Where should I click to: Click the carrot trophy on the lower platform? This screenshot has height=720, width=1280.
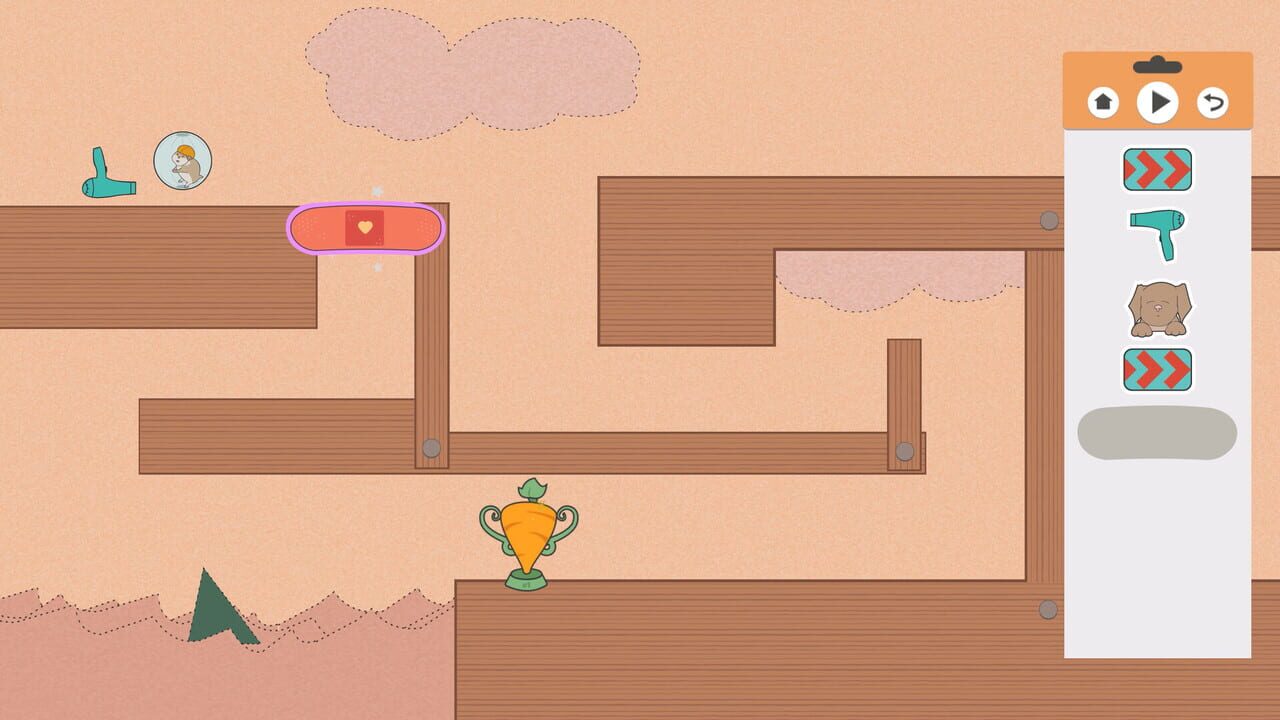tap(527, 535)
